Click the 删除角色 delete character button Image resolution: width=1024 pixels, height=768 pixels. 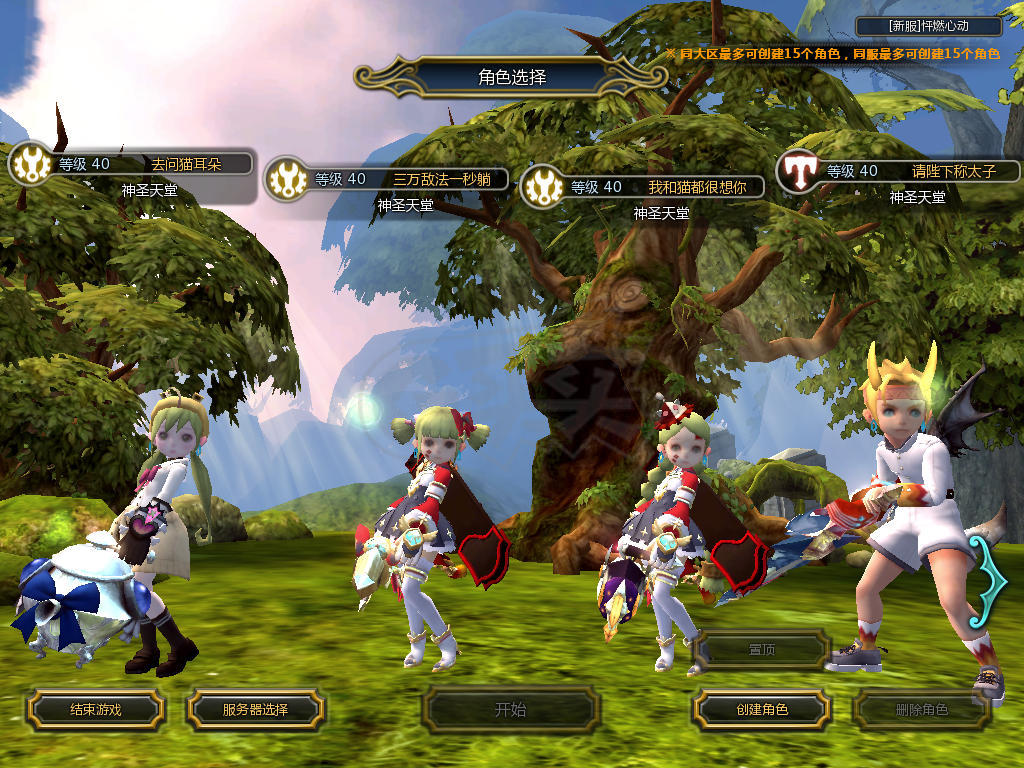click(921, 710)
